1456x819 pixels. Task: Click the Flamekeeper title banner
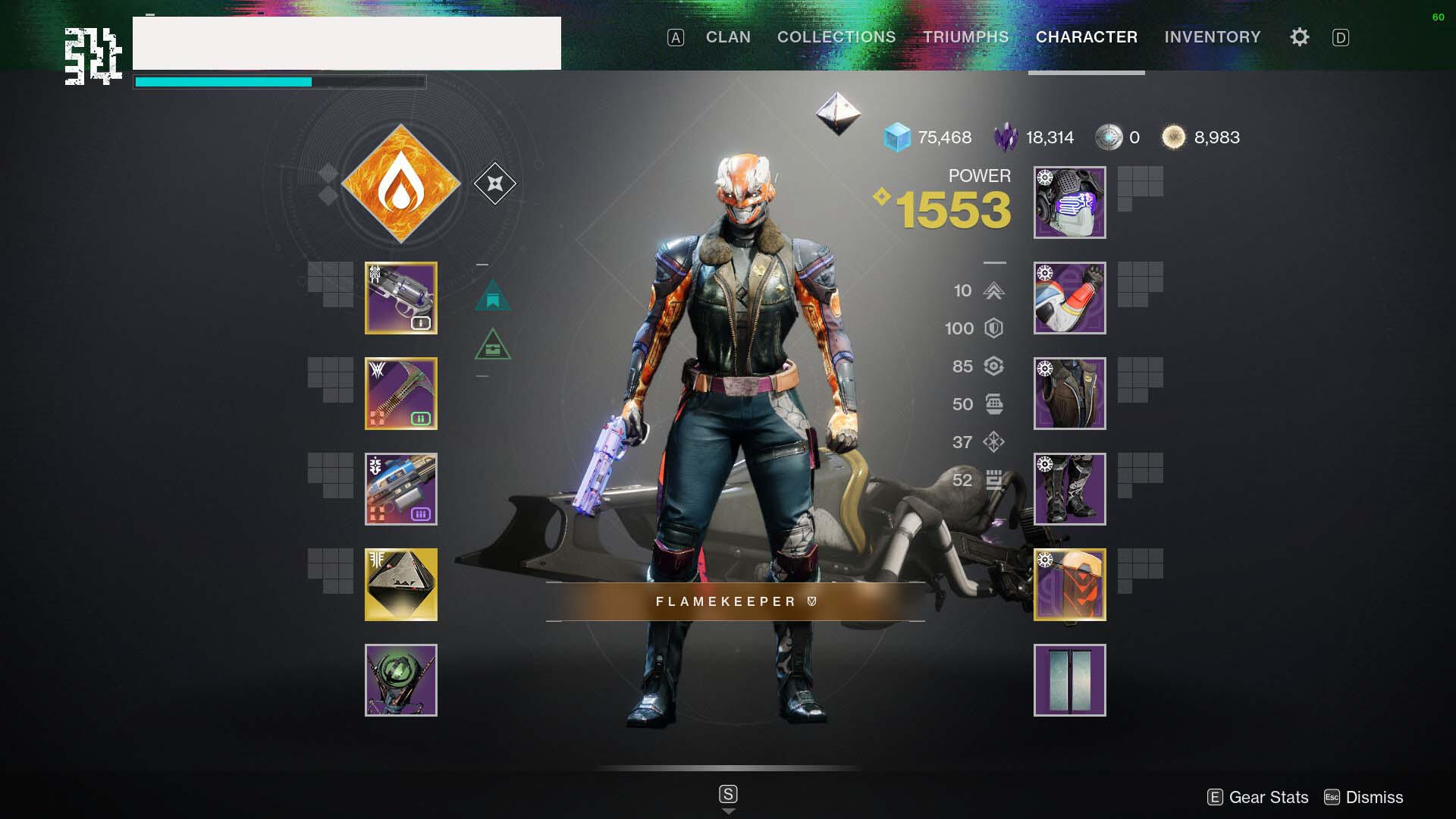[735, 601]
